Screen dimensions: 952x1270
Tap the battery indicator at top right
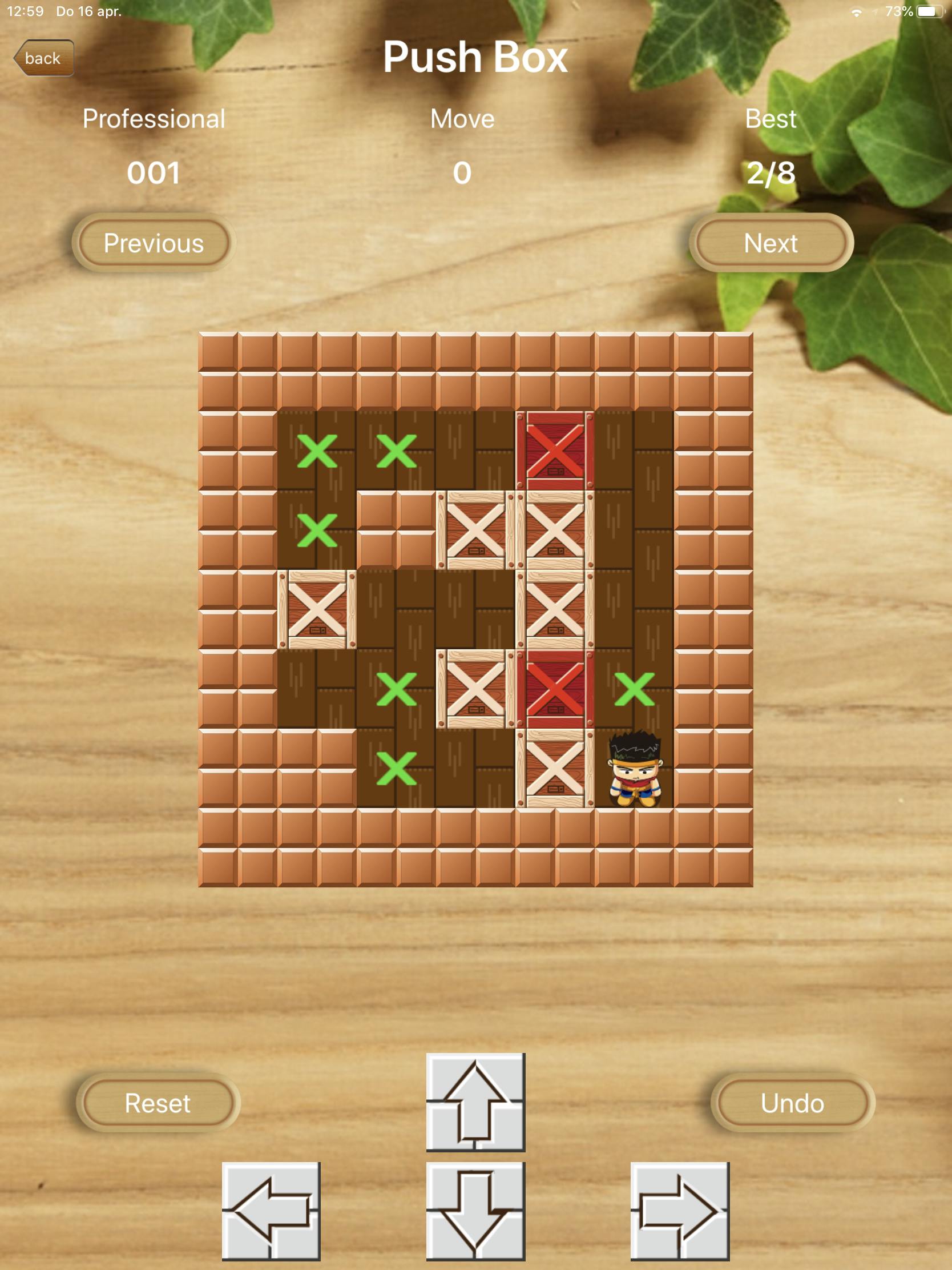(931, 10)
